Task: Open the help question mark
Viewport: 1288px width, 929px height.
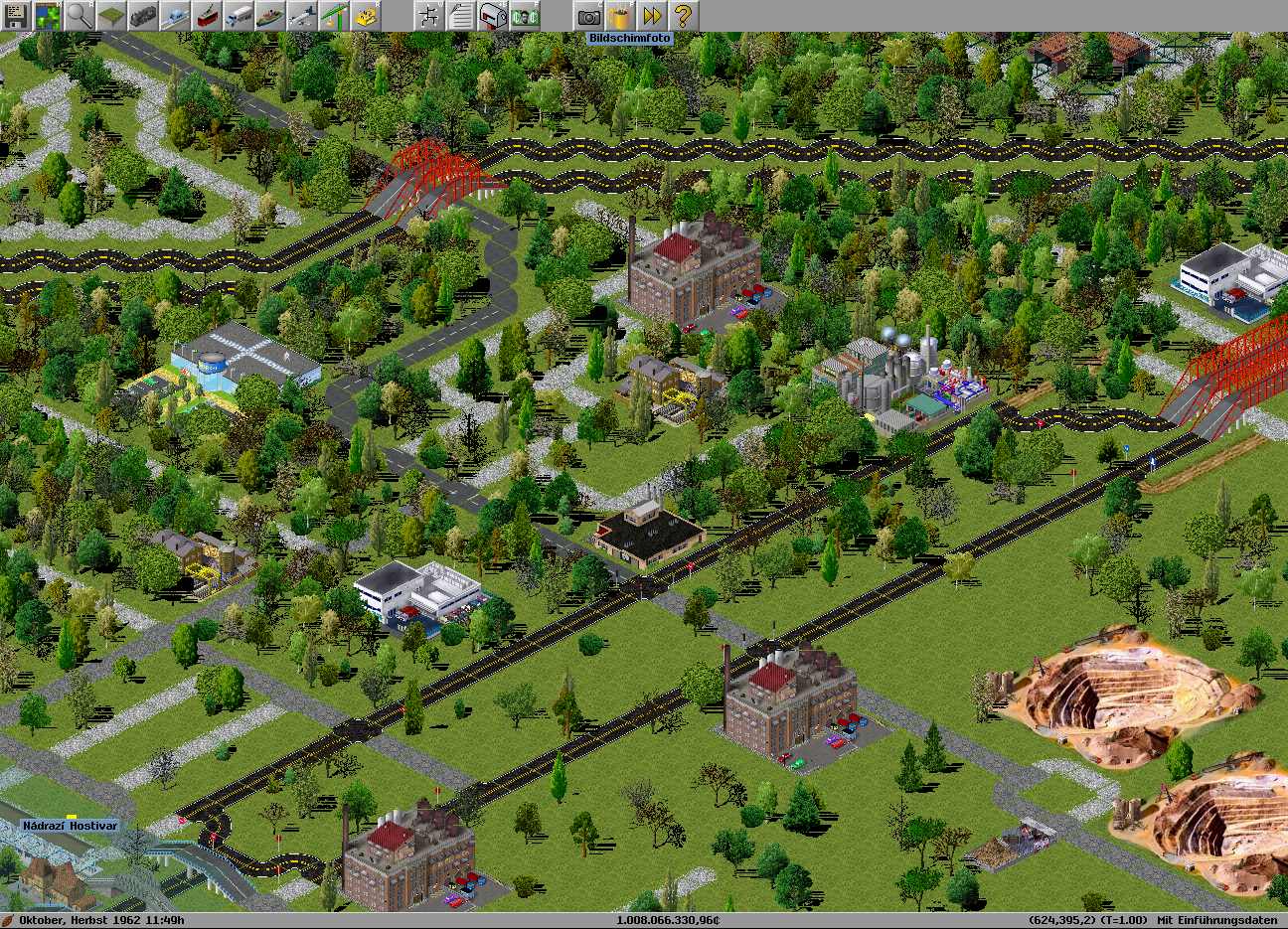Action: (684, 16)
